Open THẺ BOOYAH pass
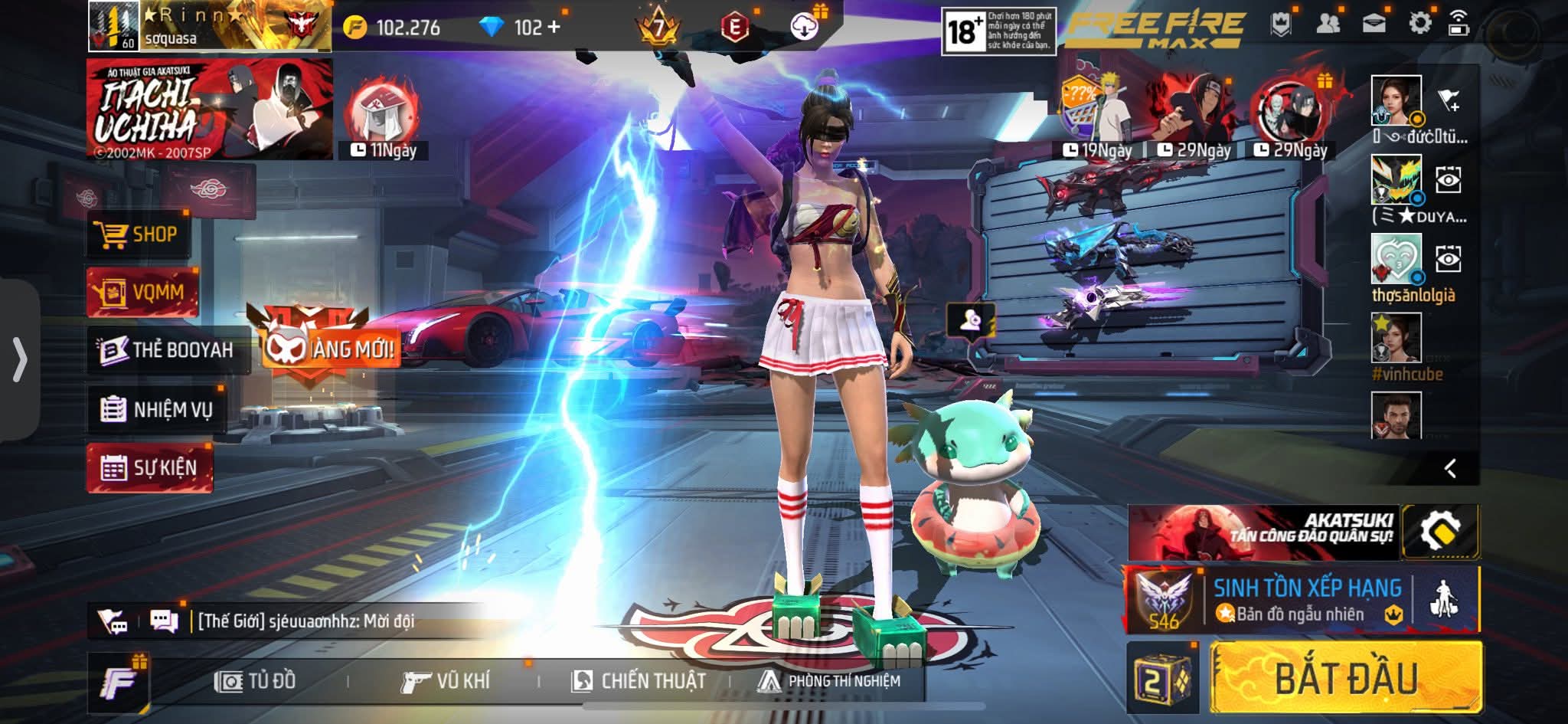Image resolution: width=1568 pixels, height=724 pixels. (167, 350)
